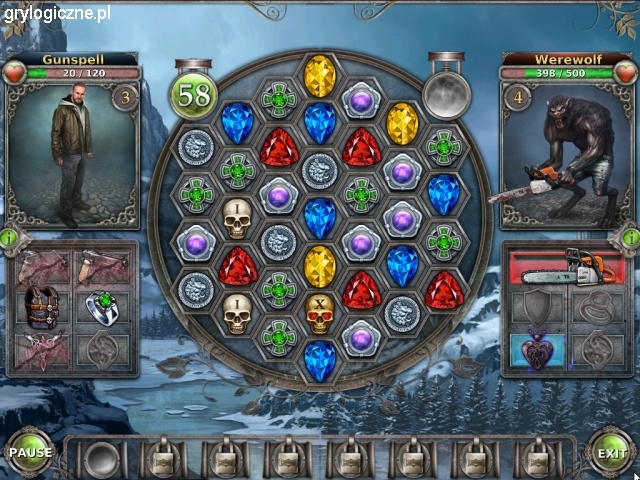The height and width of the screenshot is (480, 640).
Task: Select the armored vest in the player's equipment
Action: point(41,308)
